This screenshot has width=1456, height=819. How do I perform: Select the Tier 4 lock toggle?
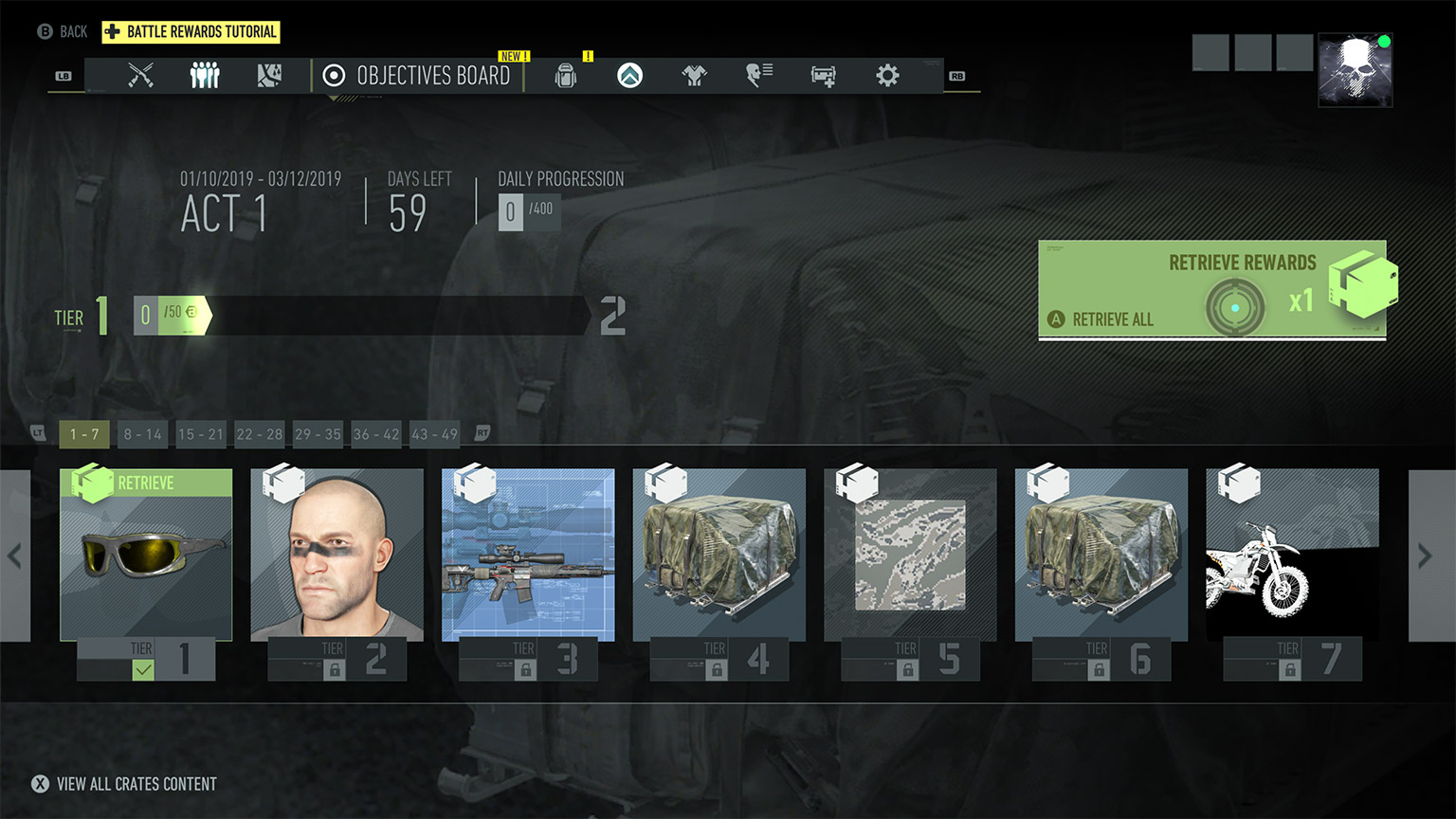click(x=718, y=669)
